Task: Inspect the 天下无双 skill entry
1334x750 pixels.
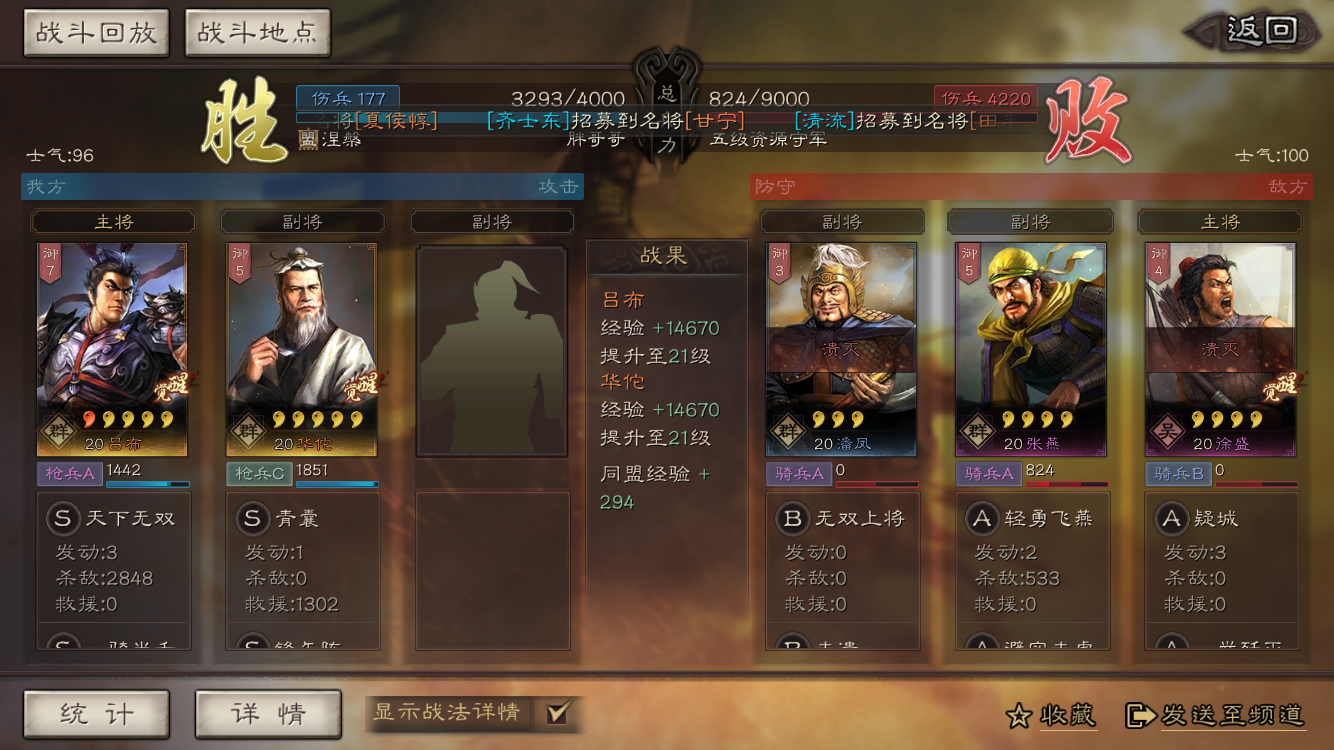Action: pos(112,518)
